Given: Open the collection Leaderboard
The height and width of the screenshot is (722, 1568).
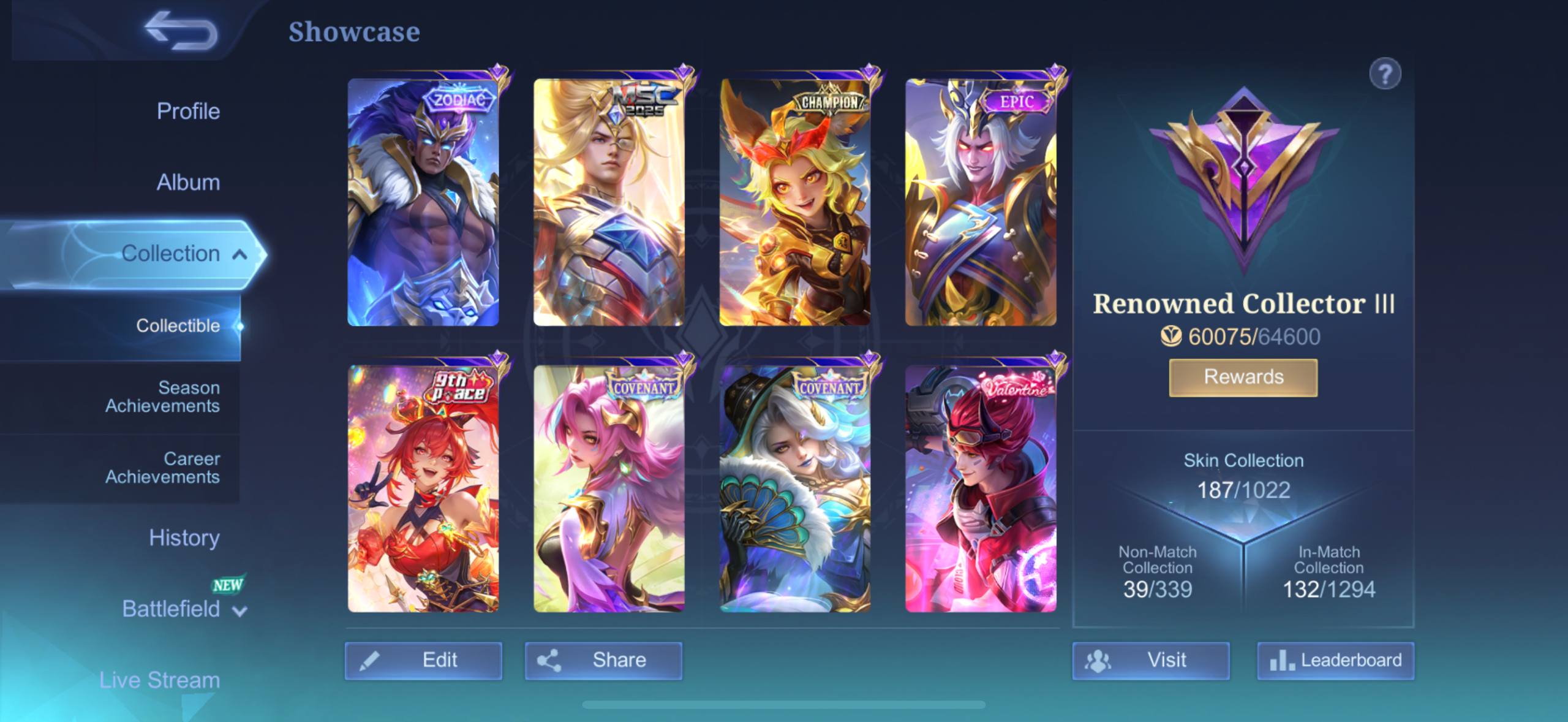Looking at the screenshot, I should [x=1336, y=661].
